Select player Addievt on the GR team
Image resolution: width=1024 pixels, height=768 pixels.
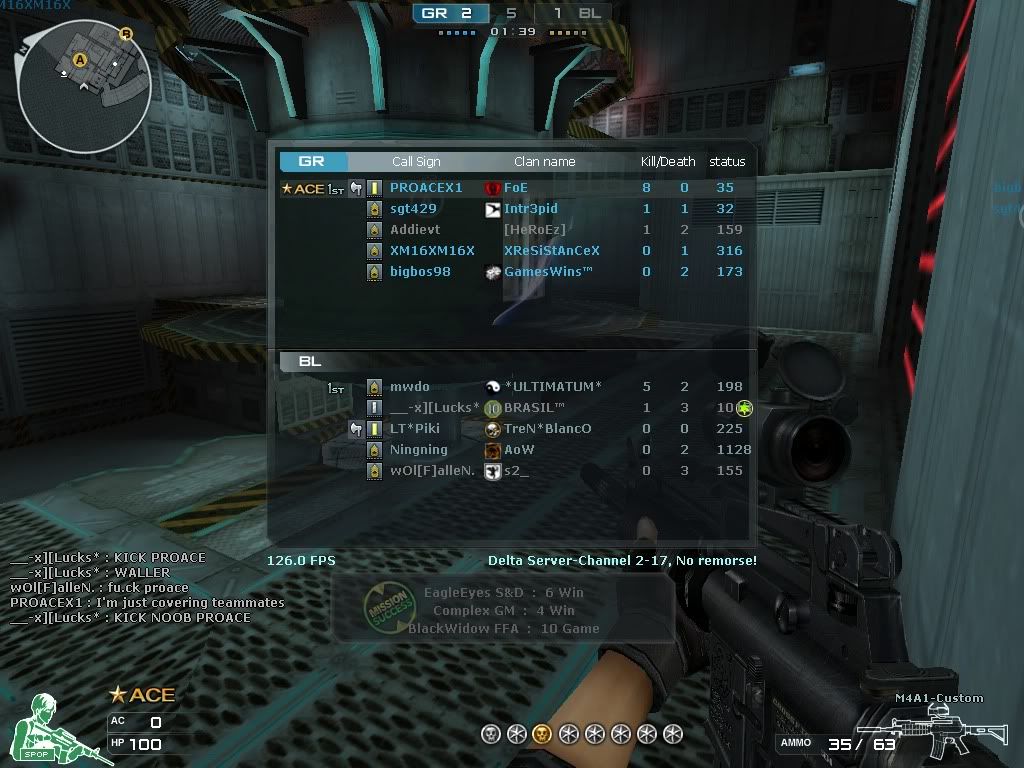tap(415, 230)
